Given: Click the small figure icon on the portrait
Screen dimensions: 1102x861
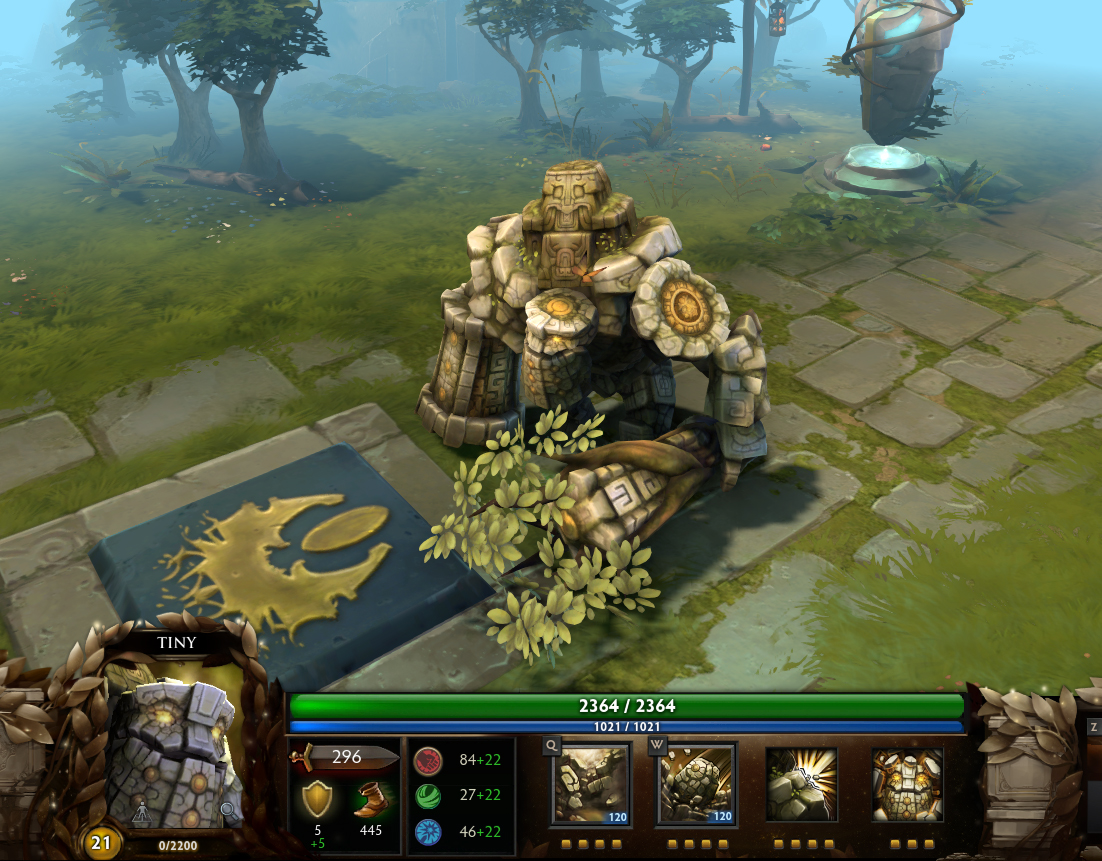Looking at the screenshot, I should coord(142,811).
